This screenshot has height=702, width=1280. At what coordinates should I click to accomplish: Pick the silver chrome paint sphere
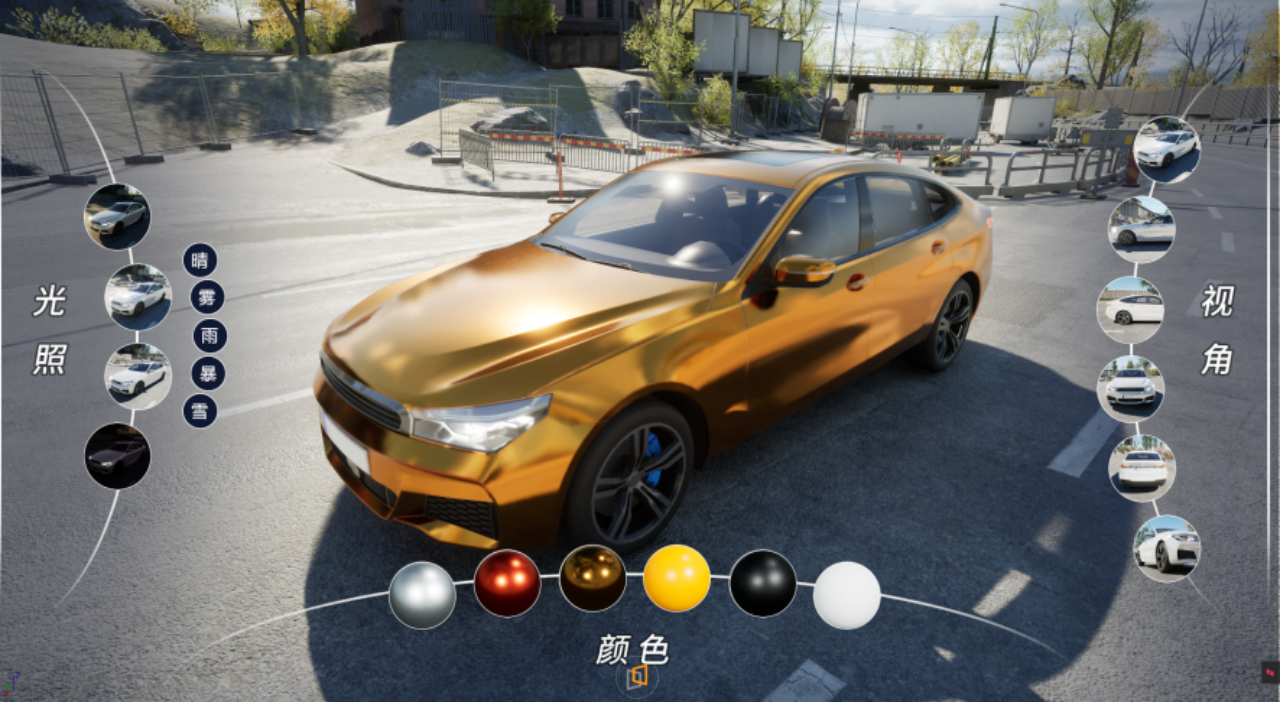point(422,595)
